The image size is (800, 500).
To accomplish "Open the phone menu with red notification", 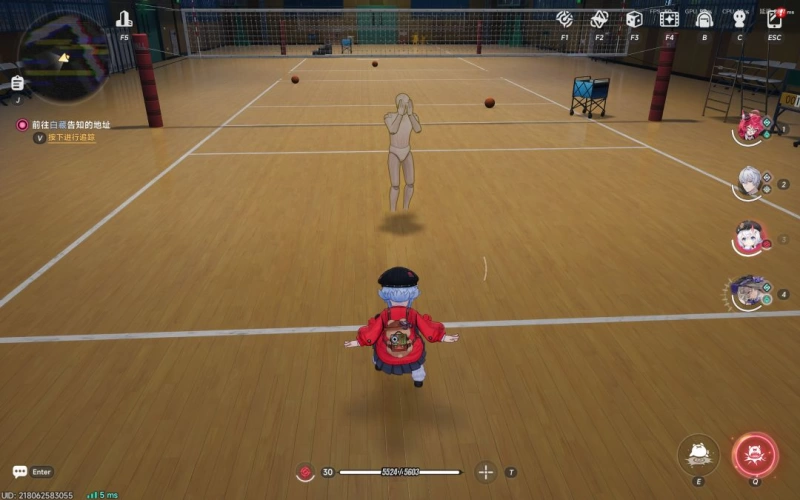I will click(774, 19).
